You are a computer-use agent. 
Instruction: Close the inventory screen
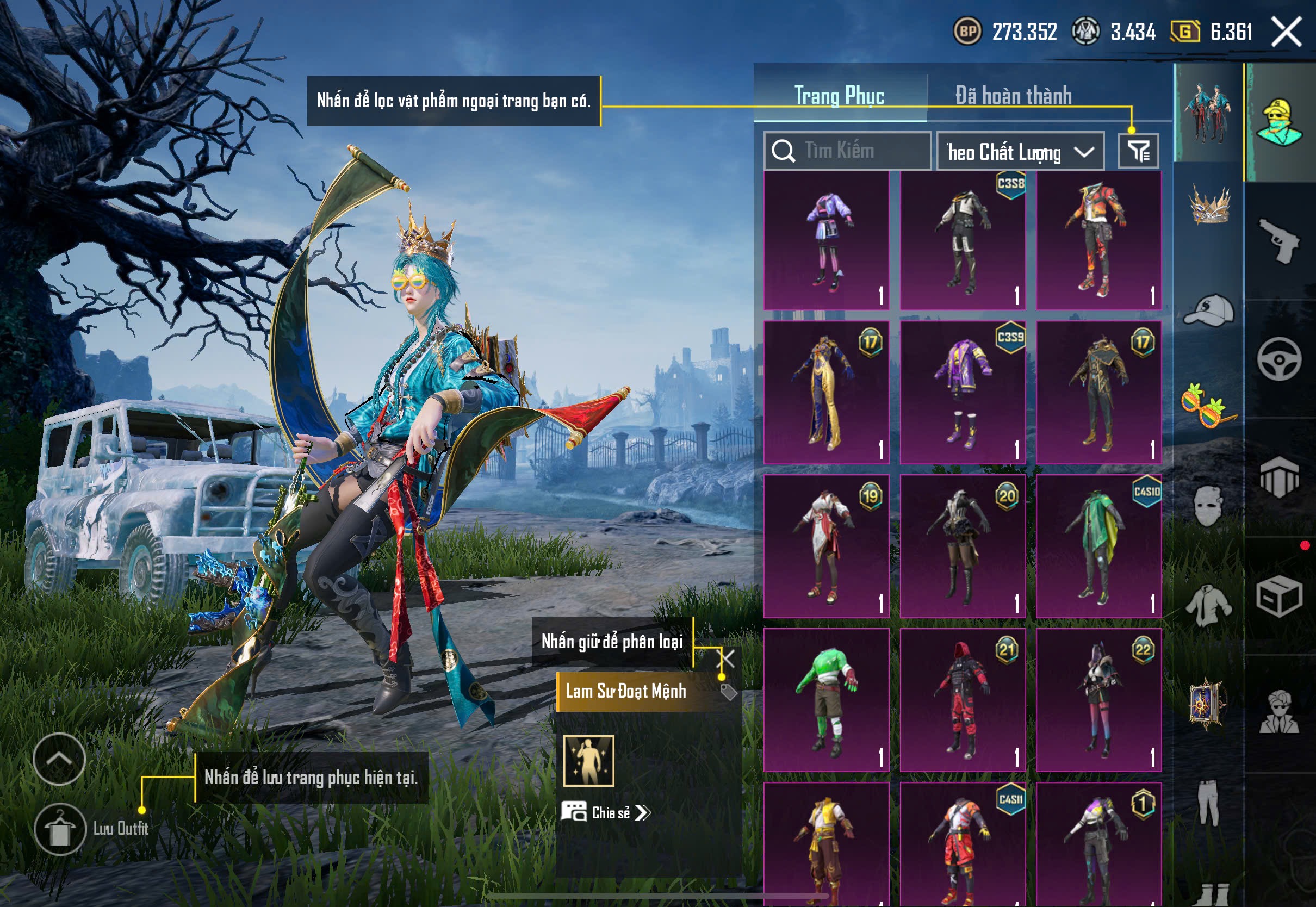click(x=1286, y=31)
